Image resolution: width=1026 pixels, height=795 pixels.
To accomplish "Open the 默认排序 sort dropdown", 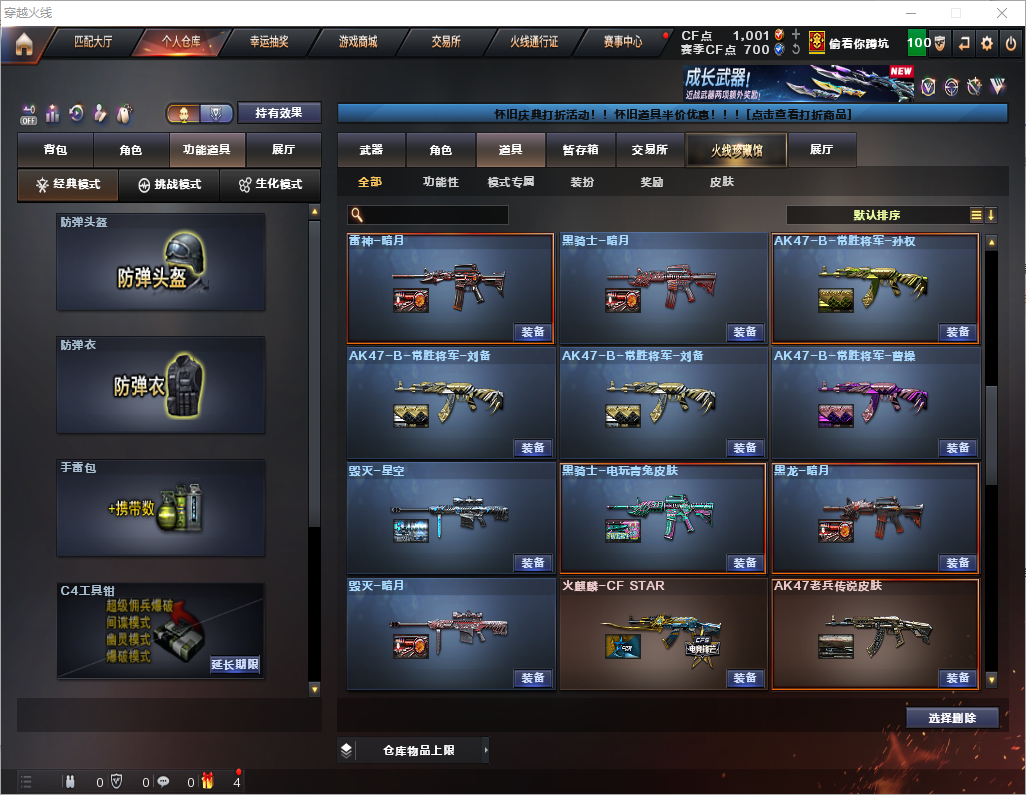I will point(876,215).
